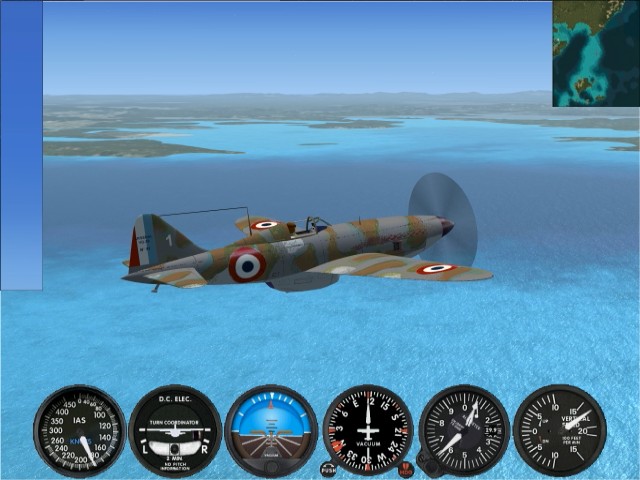Screen dimensions: 640x480
Task: Select the turn coordinator instrument
Action: [x=175, y=431]
